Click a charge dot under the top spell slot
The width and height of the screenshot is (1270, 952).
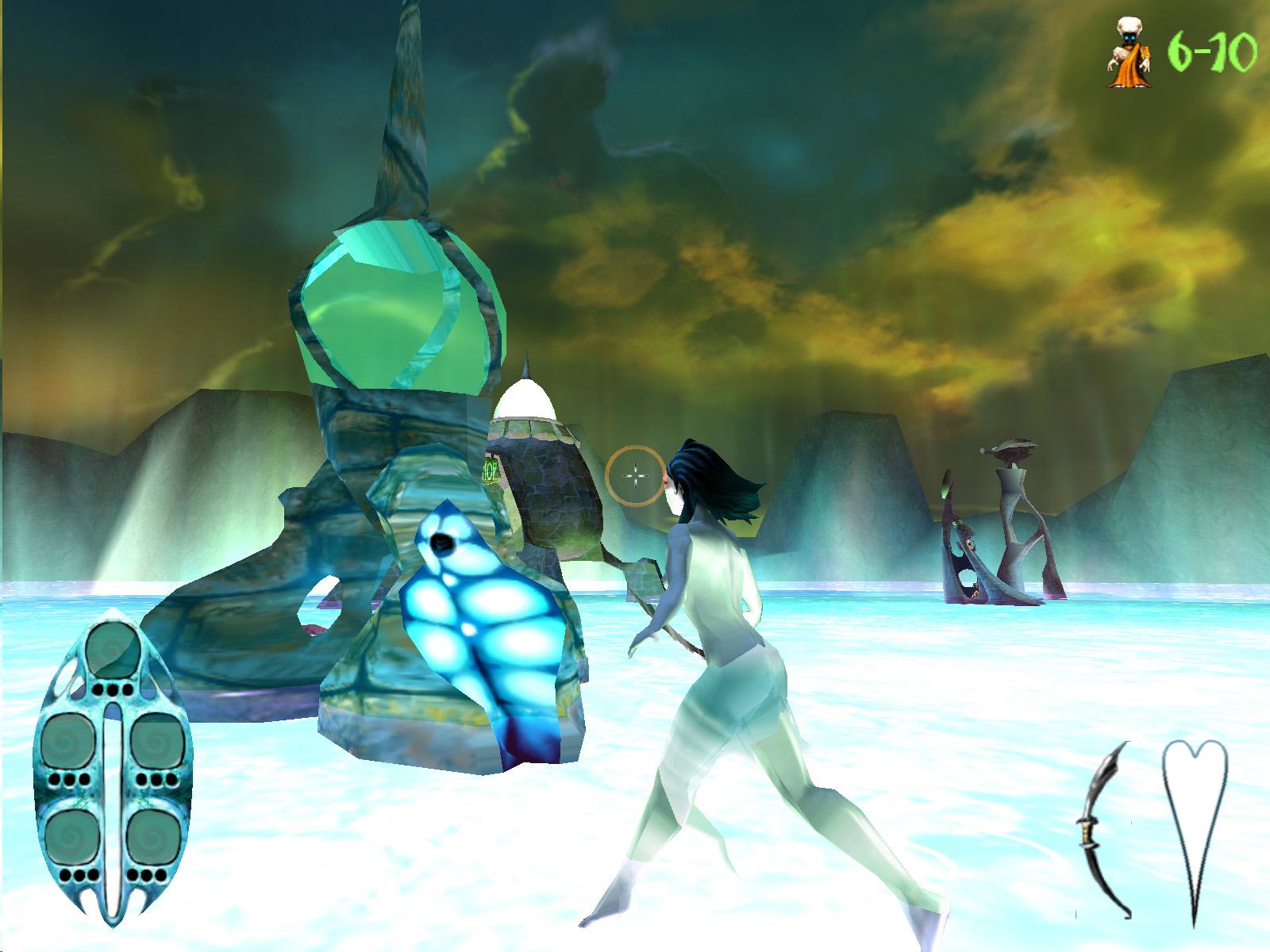point(111,690)
